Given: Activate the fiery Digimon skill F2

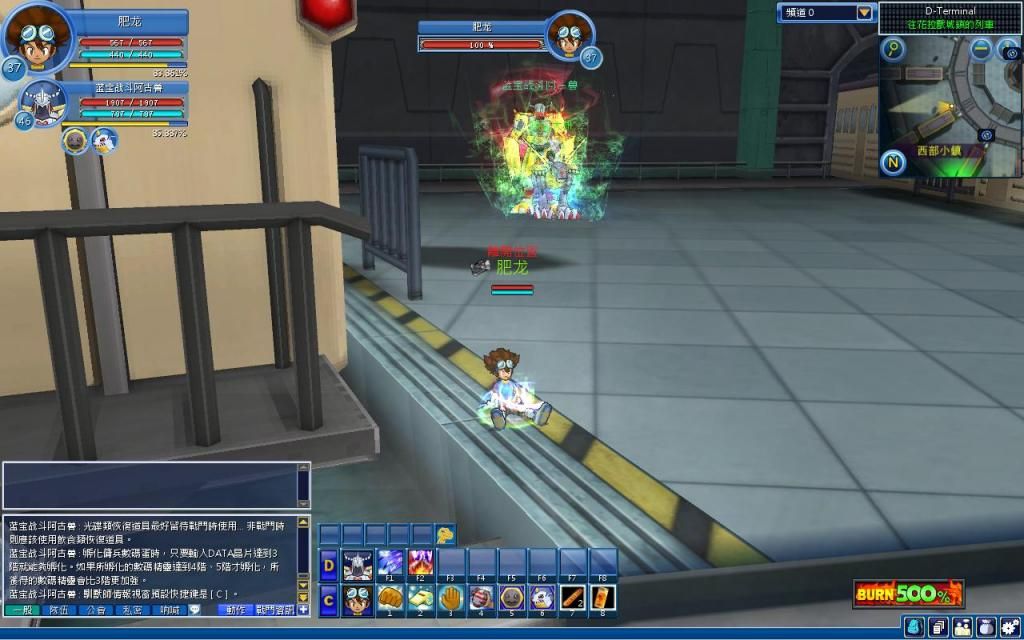Looking at the screenshot, I should pyautogui.click(x=419, y=563).
